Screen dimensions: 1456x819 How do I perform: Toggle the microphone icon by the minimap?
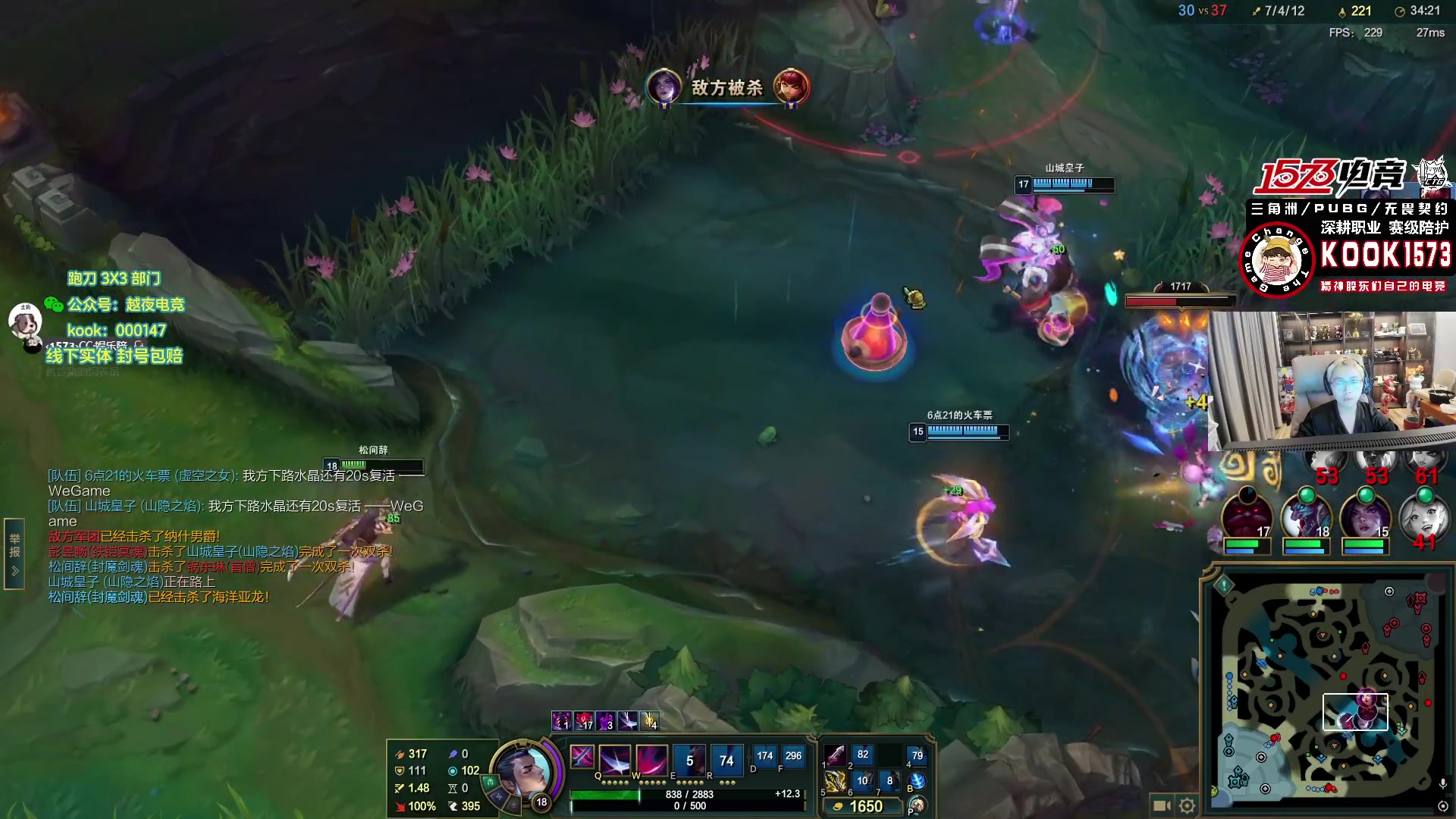coord(1442,783)
